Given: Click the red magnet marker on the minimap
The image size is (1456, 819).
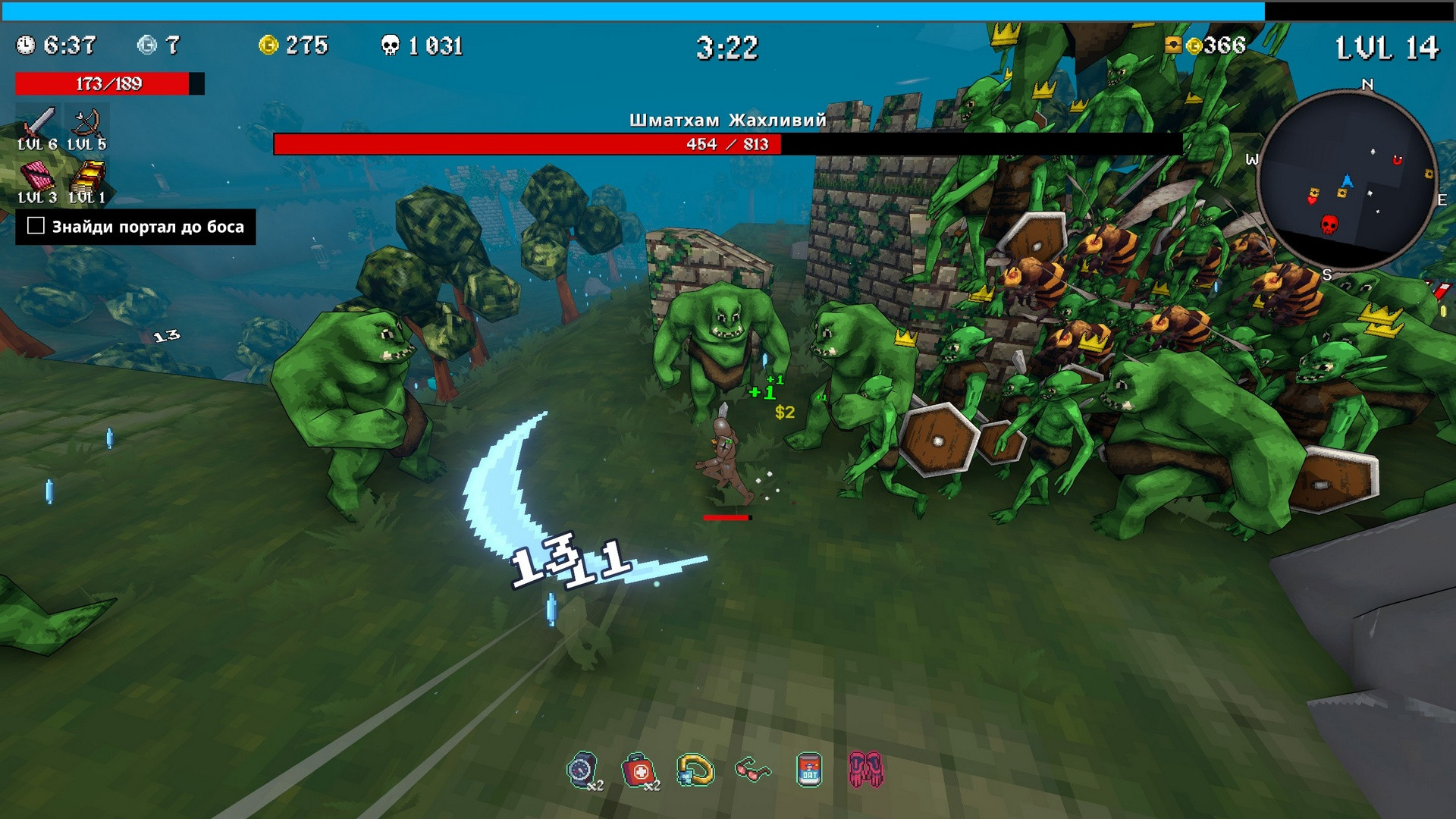Looking at the screenshot, I should click(x=1398, y=160).
